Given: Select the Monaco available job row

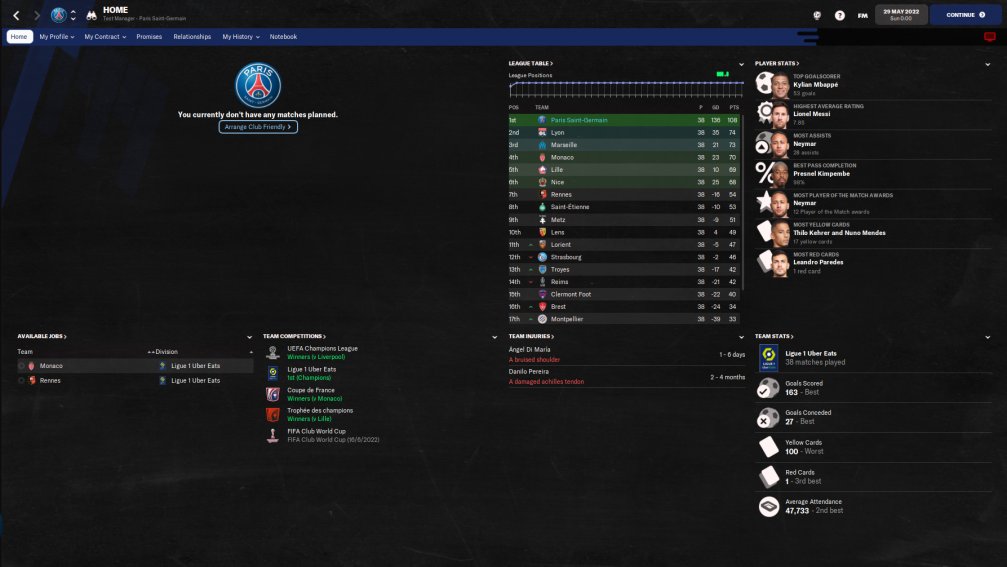Looking at the screenshot, I should [x=51, y=366].
